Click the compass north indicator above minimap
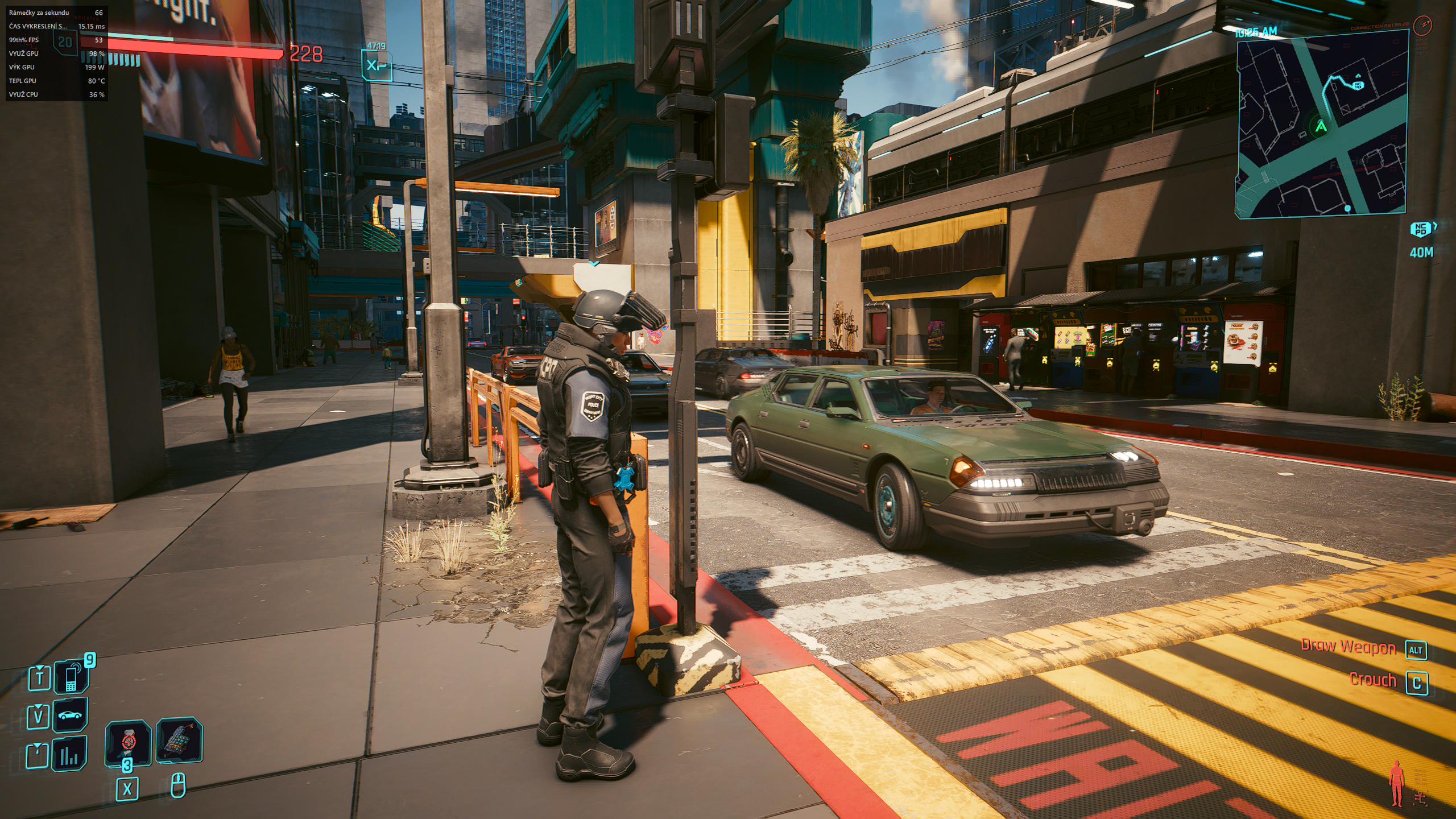This screenshot has height=819, width=1456. coord(1422,25)
